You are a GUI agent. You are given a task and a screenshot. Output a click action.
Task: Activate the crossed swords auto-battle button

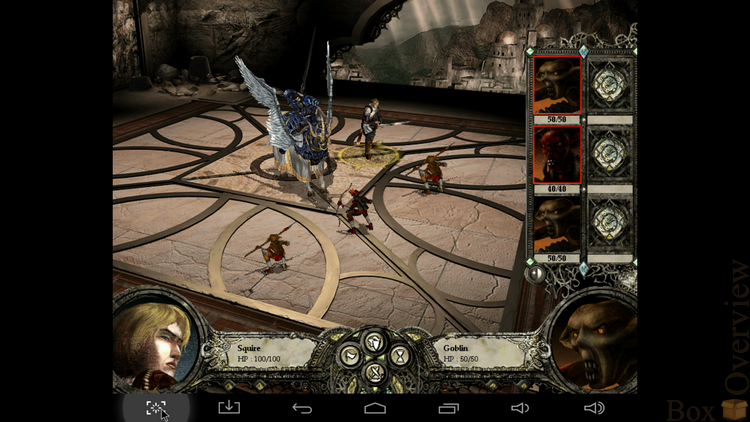pyautogui.click(x=375, y=372)
